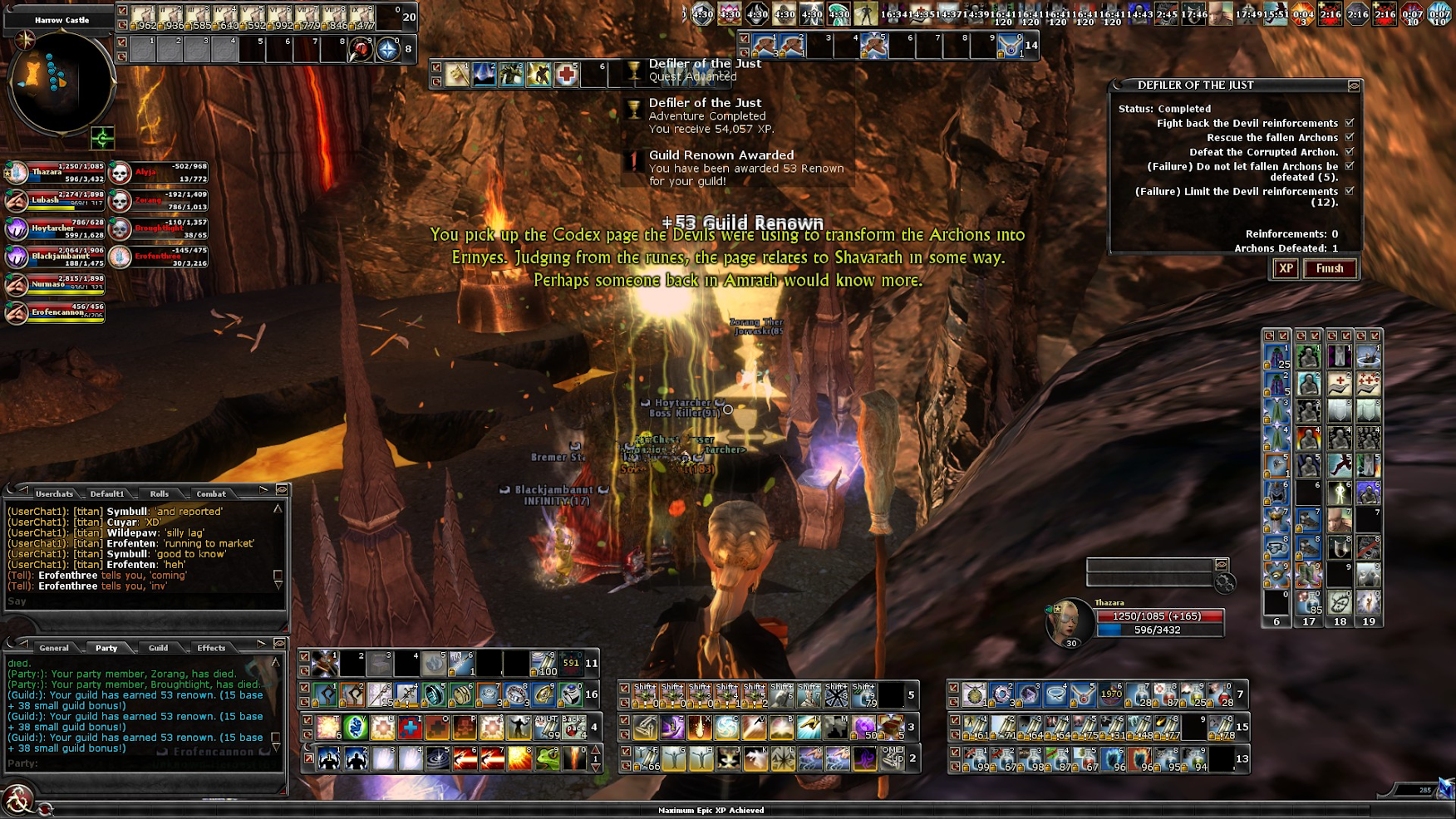Select party member Blackjambanut's portrait
Screen dimensions: 1456x819
coord(17,257)
